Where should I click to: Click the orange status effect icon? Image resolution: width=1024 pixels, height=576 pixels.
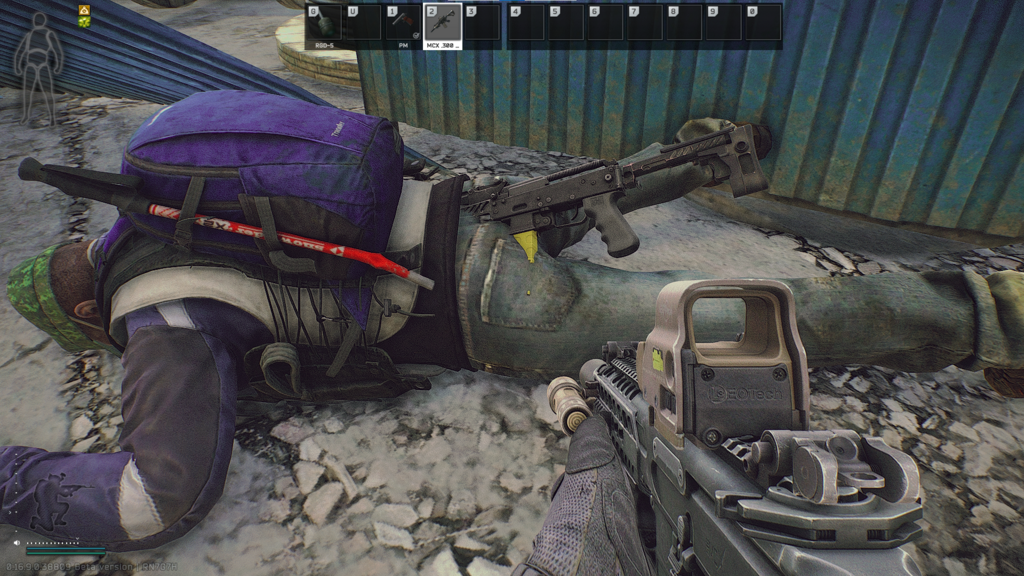(85, 9)
